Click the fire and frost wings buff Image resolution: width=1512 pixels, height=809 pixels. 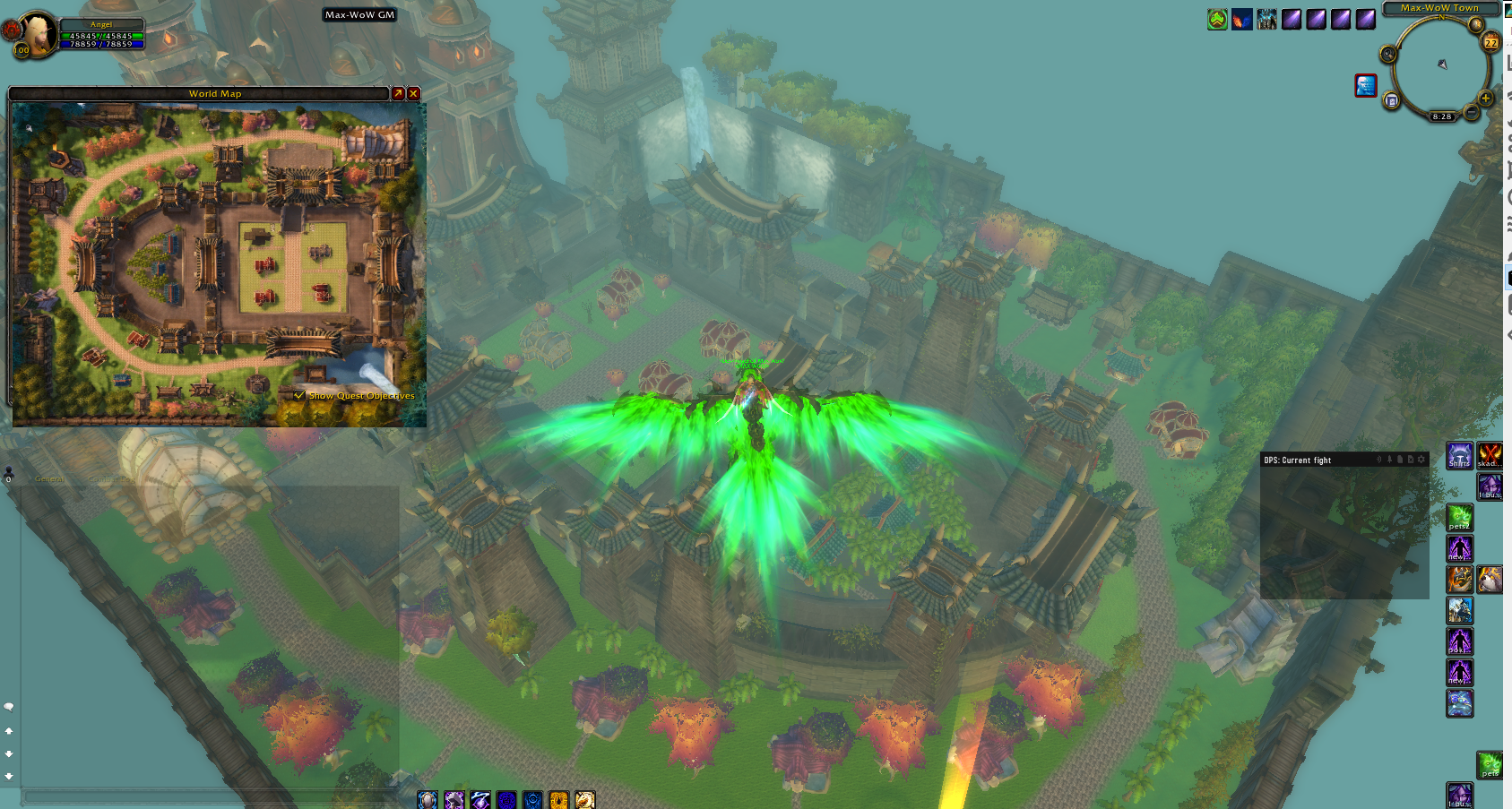[1241, 19]
